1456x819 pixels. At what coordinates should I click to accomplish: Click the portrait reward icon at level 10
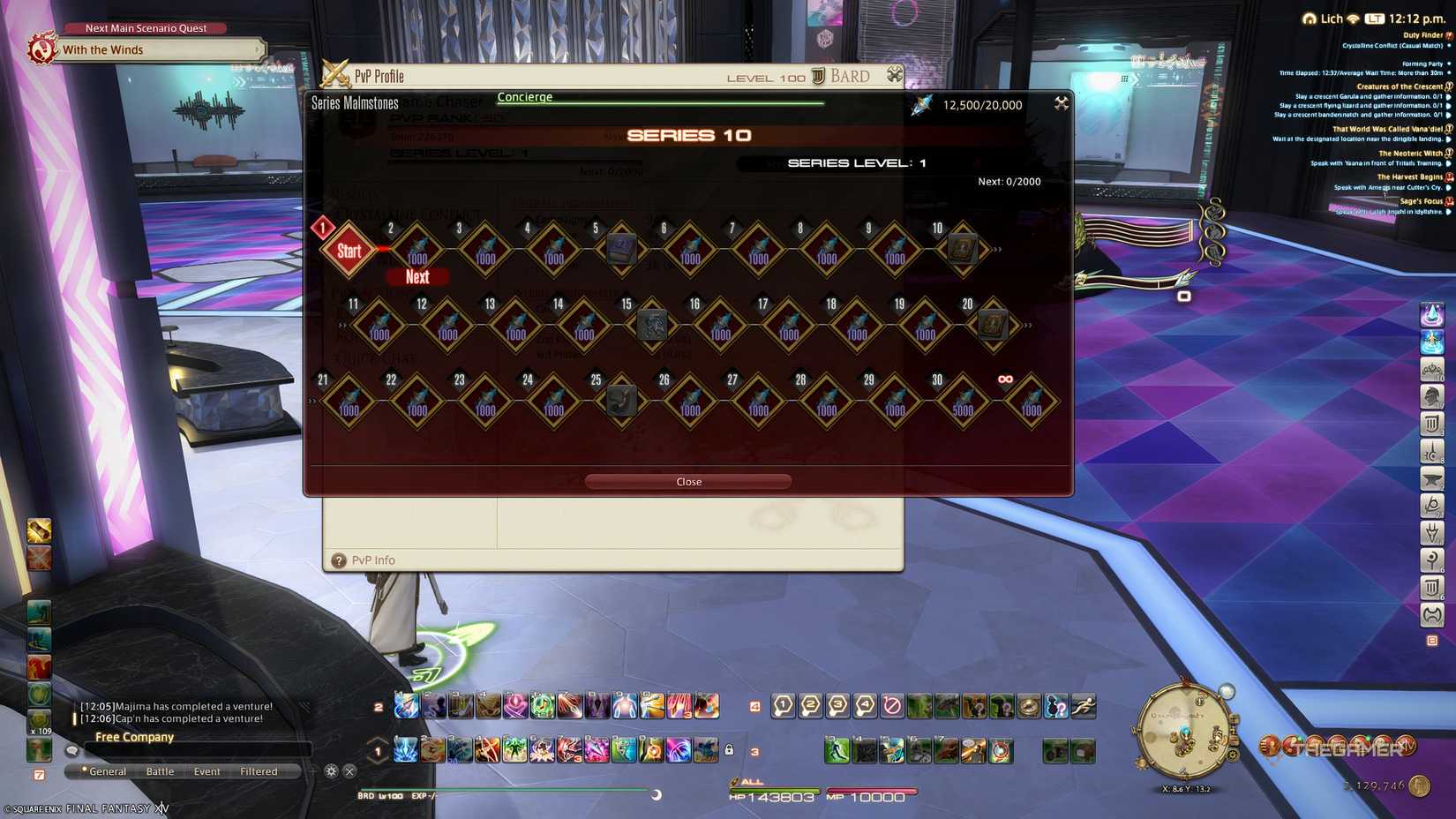point(961,248)
